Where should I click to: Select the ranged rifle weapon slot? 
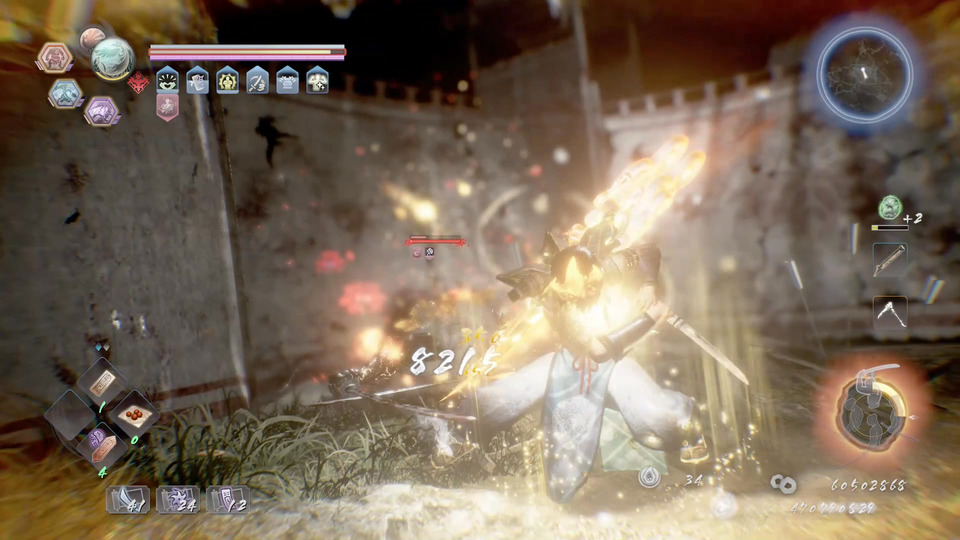(x=889, y=259)
